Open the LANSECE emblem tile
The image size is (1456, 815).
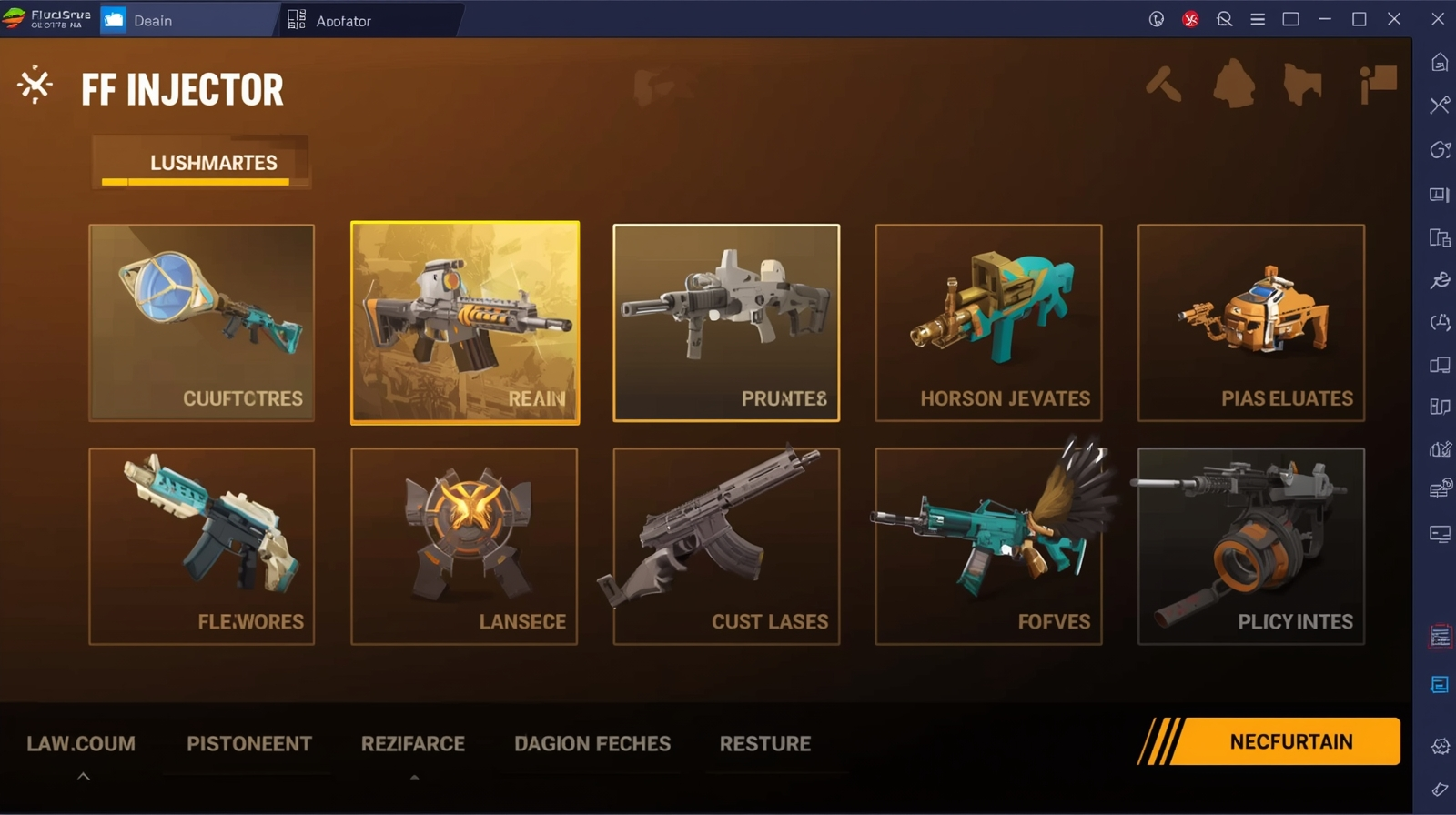(464, 546)
